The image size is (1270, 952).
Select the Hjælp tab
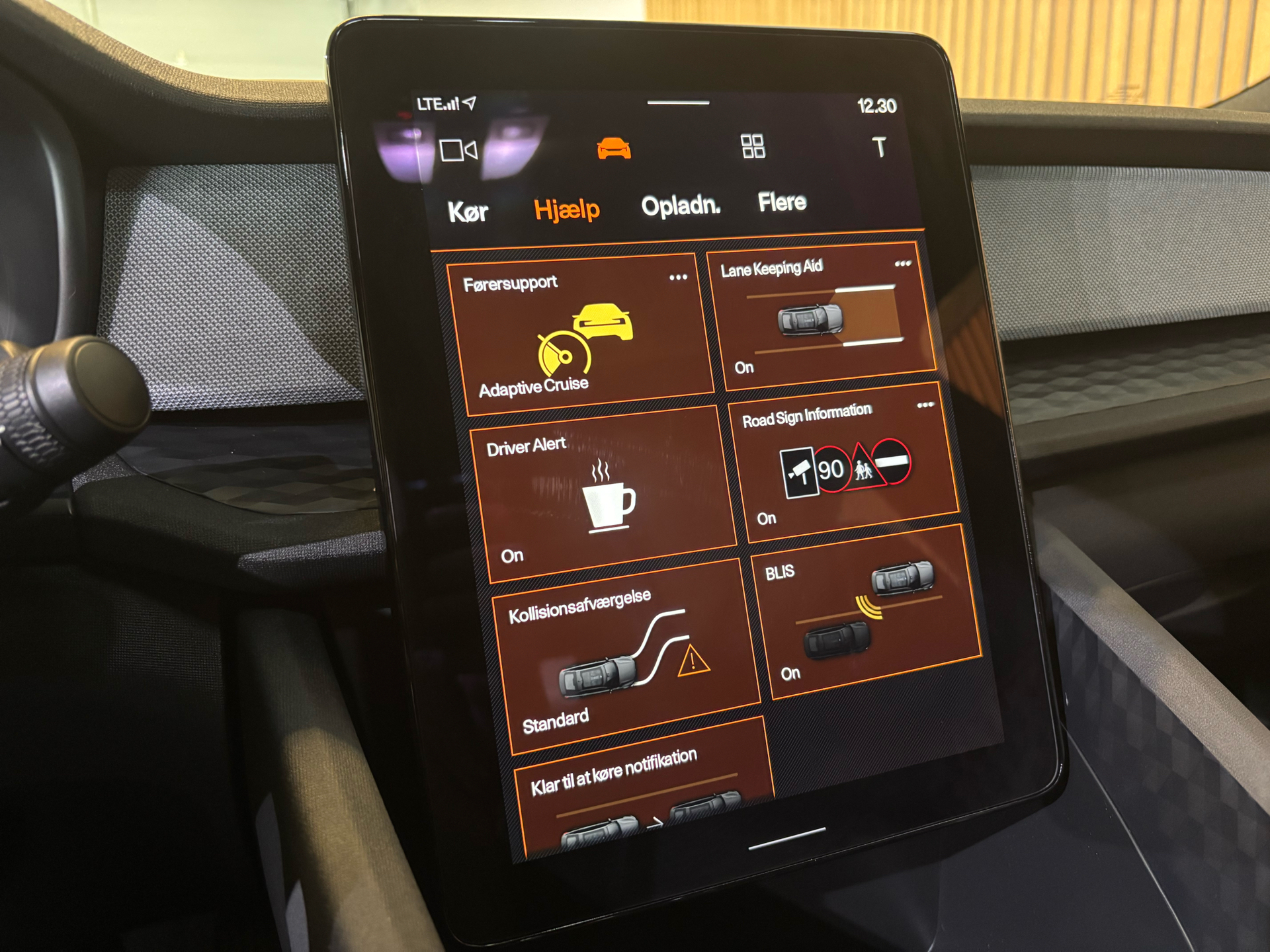(567, 210)
